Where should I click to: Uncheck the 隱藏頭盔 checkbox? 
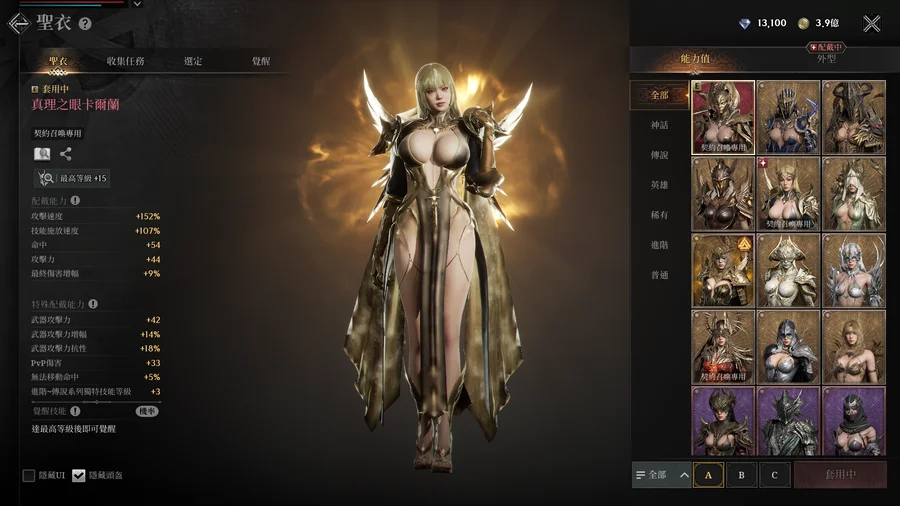[x=79, y=475]
